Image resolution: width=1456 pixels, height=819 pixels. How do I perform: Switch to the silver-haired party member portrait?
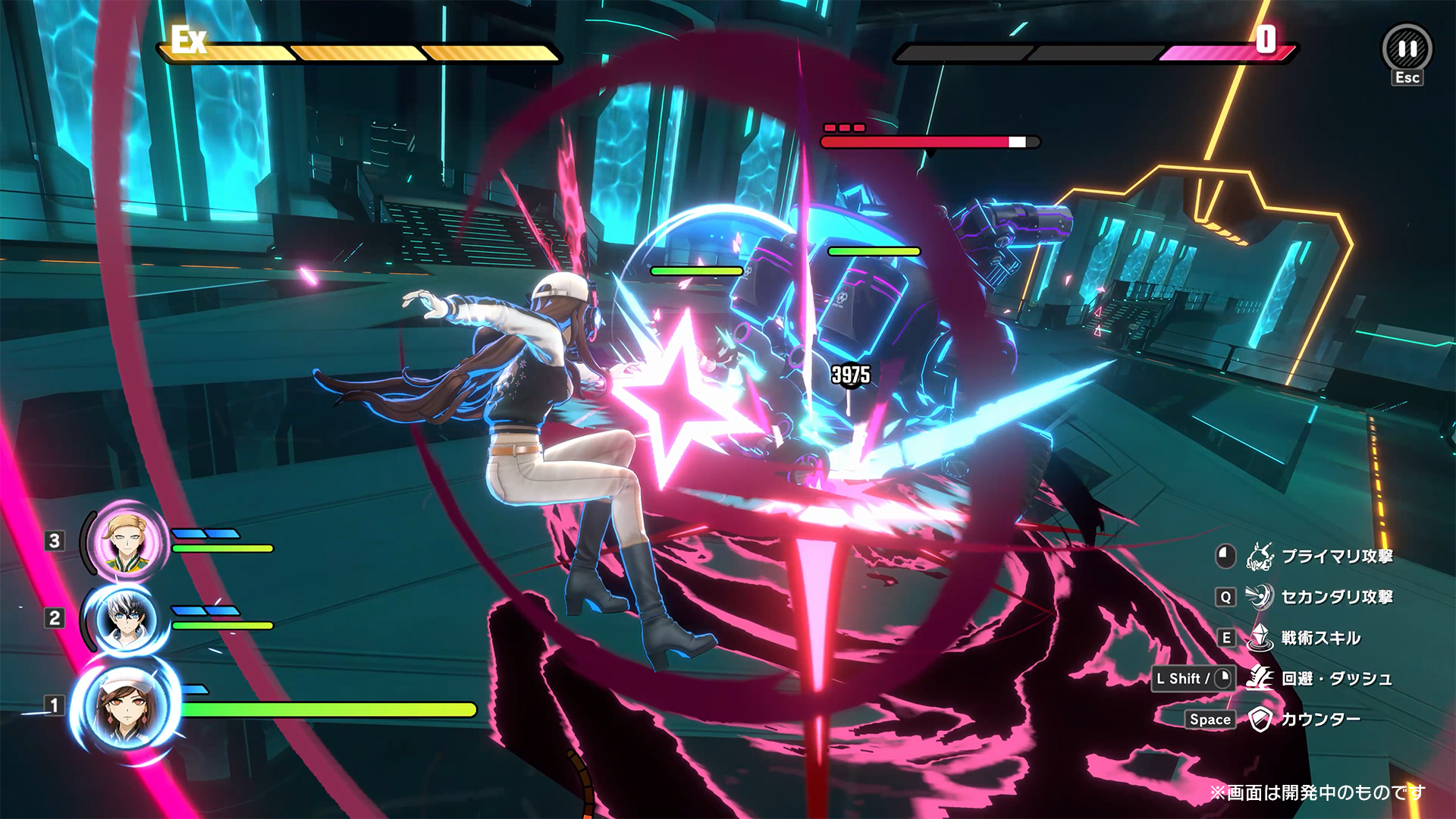coord(126,619)
